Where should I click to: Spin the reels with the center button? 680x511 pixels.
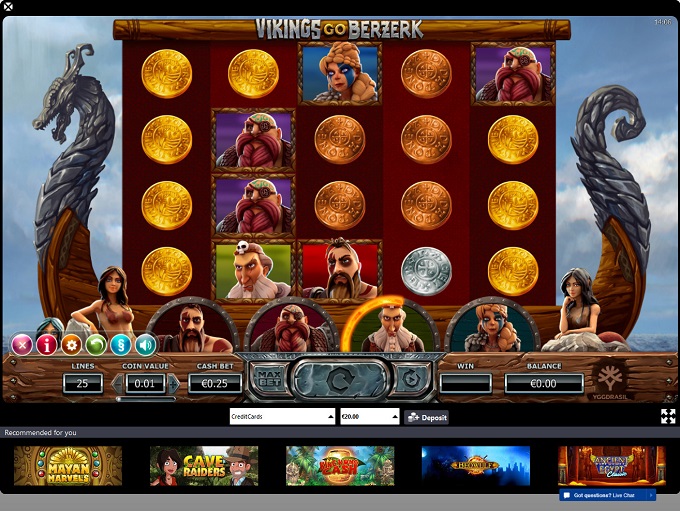[x=340, y=380]
